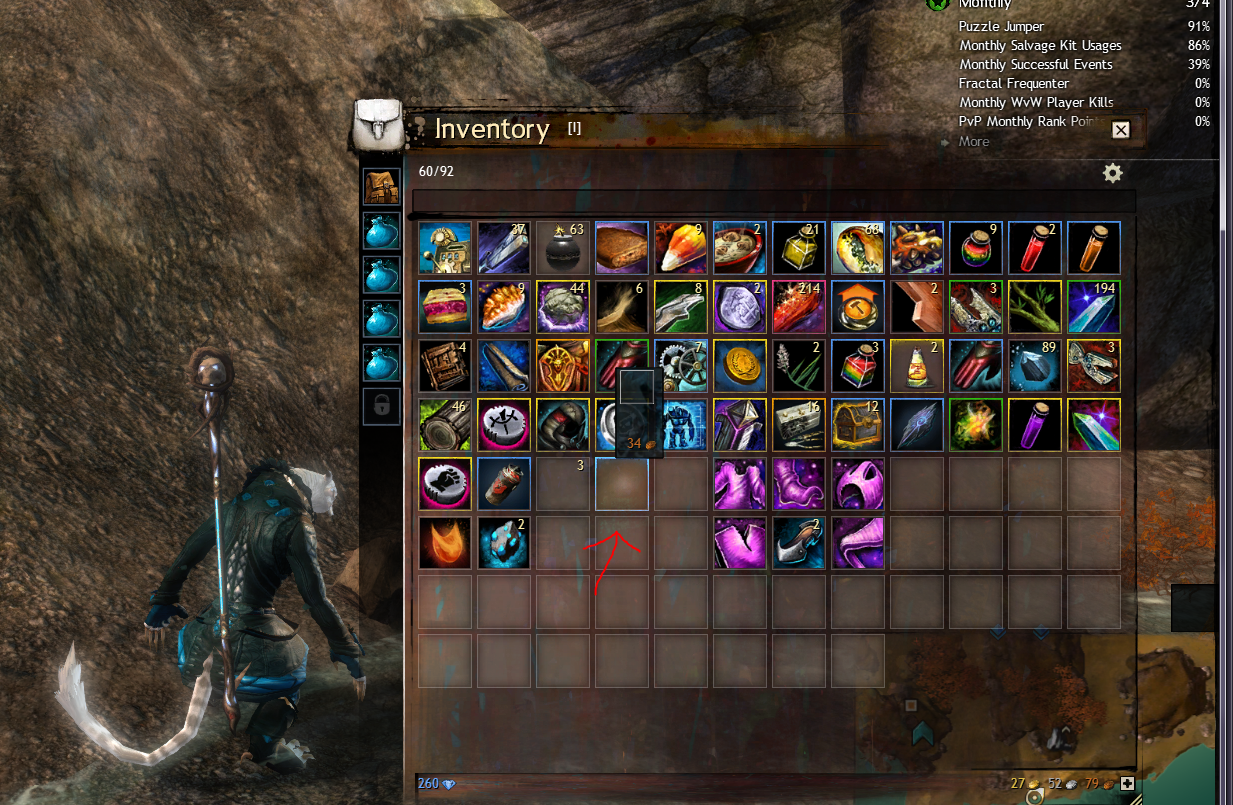The width and height of the screenshot is (1233, 805).
Task: Choose the pink hooded mask armor piece
Action: pyautogui.click(x=858, y=484)
